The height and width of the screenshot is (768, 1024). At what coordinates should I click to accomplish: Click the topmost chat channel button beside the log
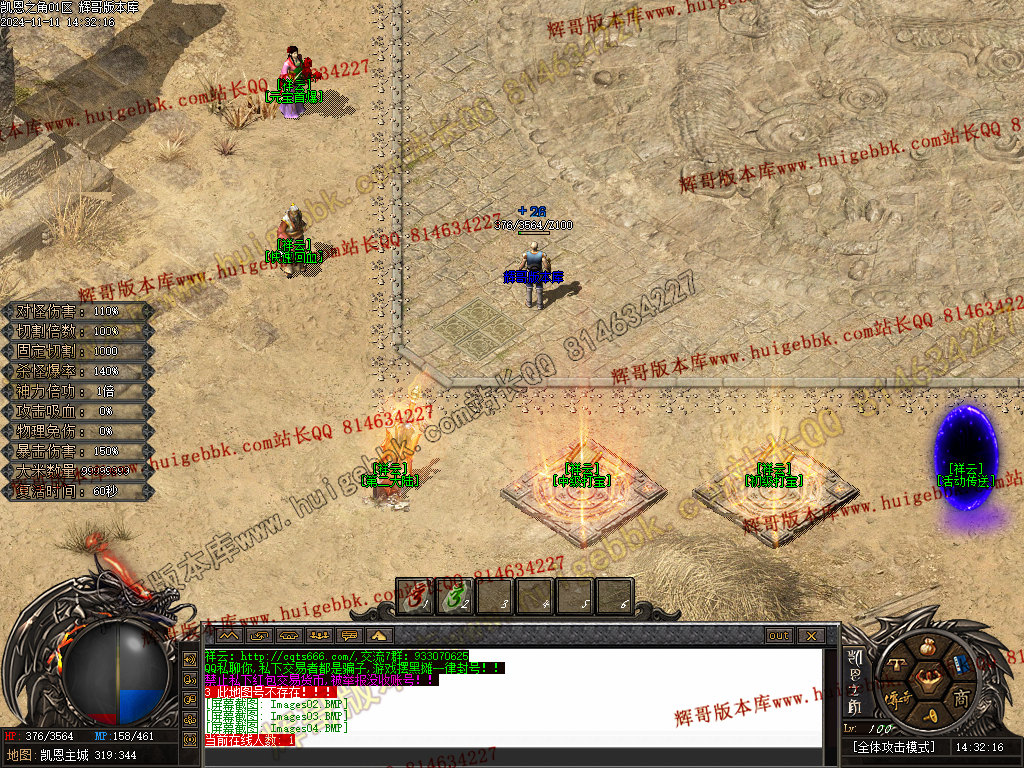tap(190, 660)
